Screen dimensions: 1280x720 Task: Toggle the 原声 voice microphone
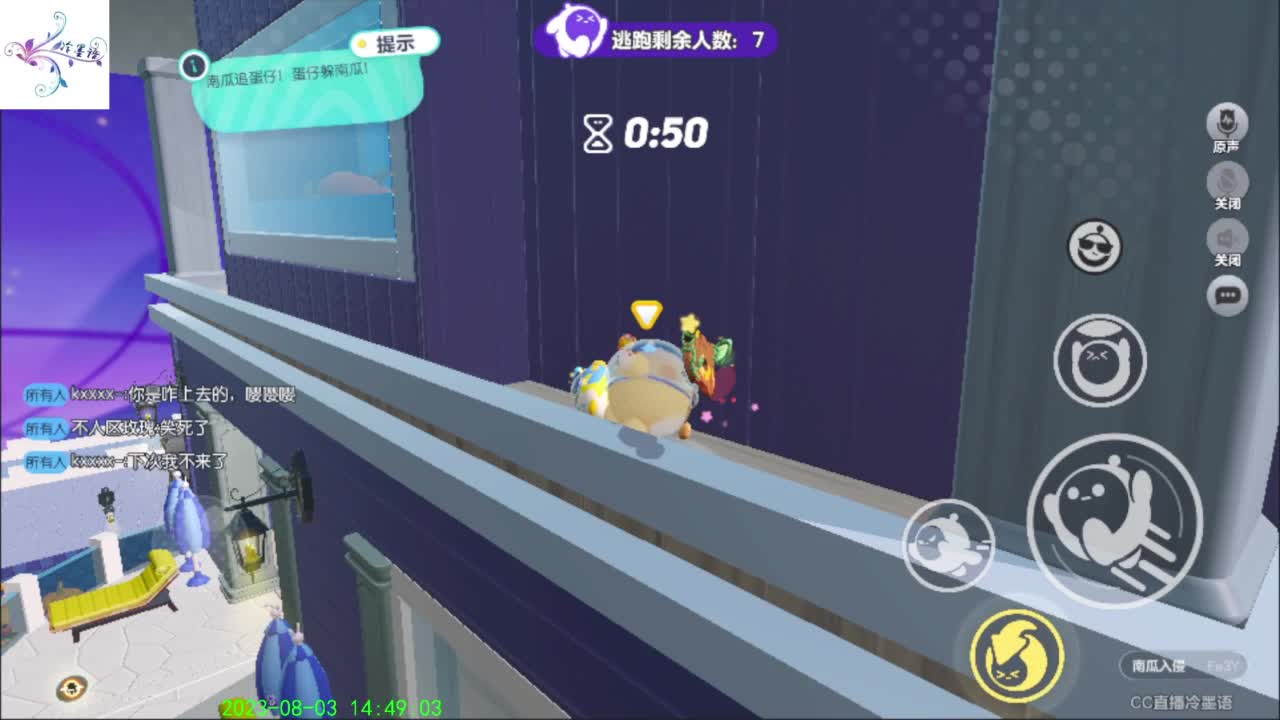pos(1225,122)
